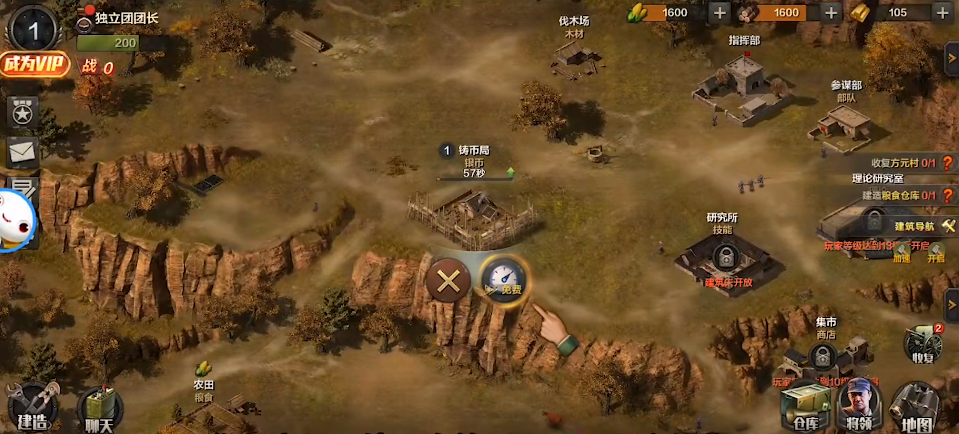Tap the 成为VIP button
The height and width of the screenshot is (434, 959).
coord(35,64)
